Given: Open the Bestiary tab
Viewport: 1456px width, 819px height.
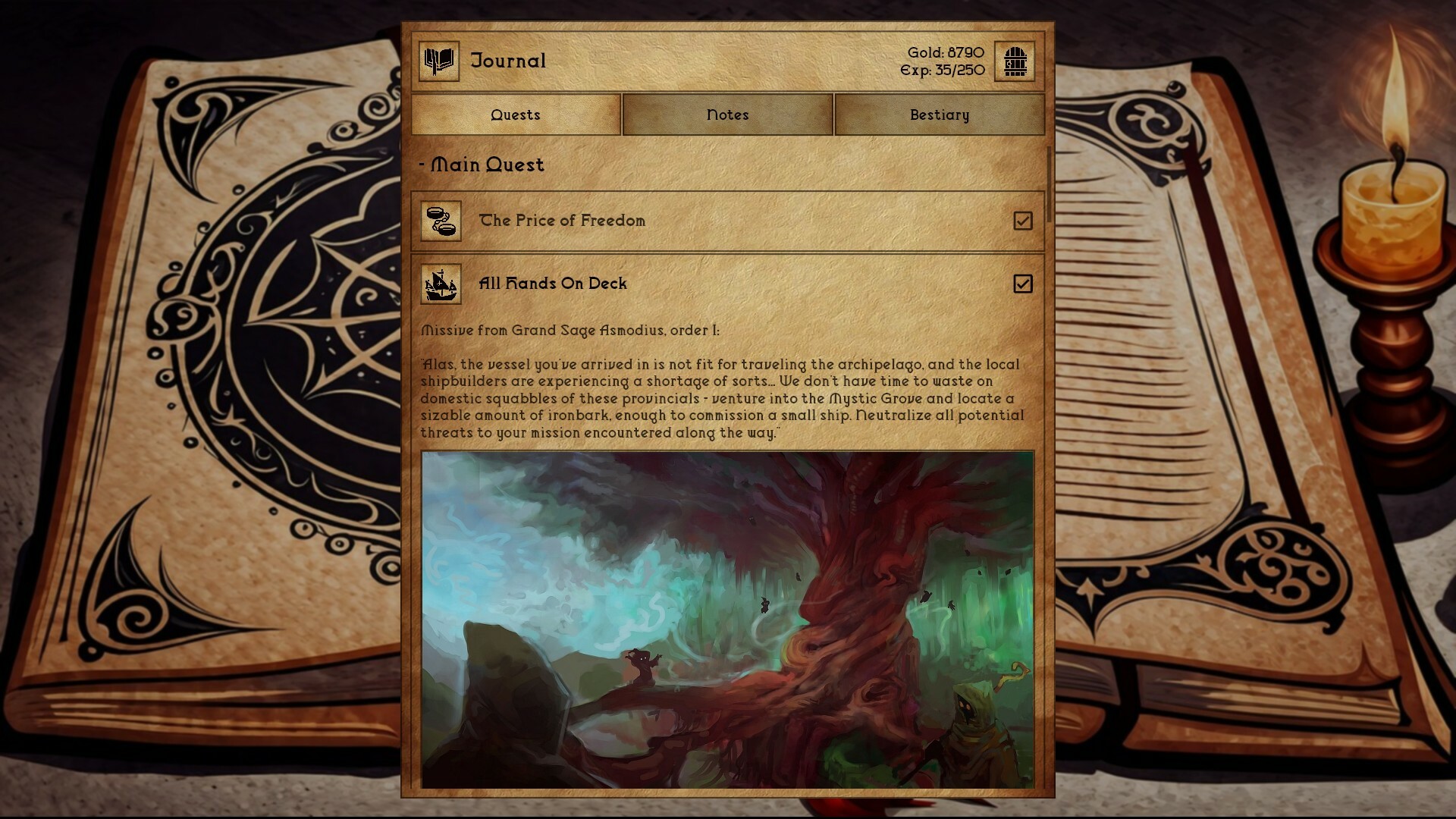Looking at the screenshot, I should (939, 115).
